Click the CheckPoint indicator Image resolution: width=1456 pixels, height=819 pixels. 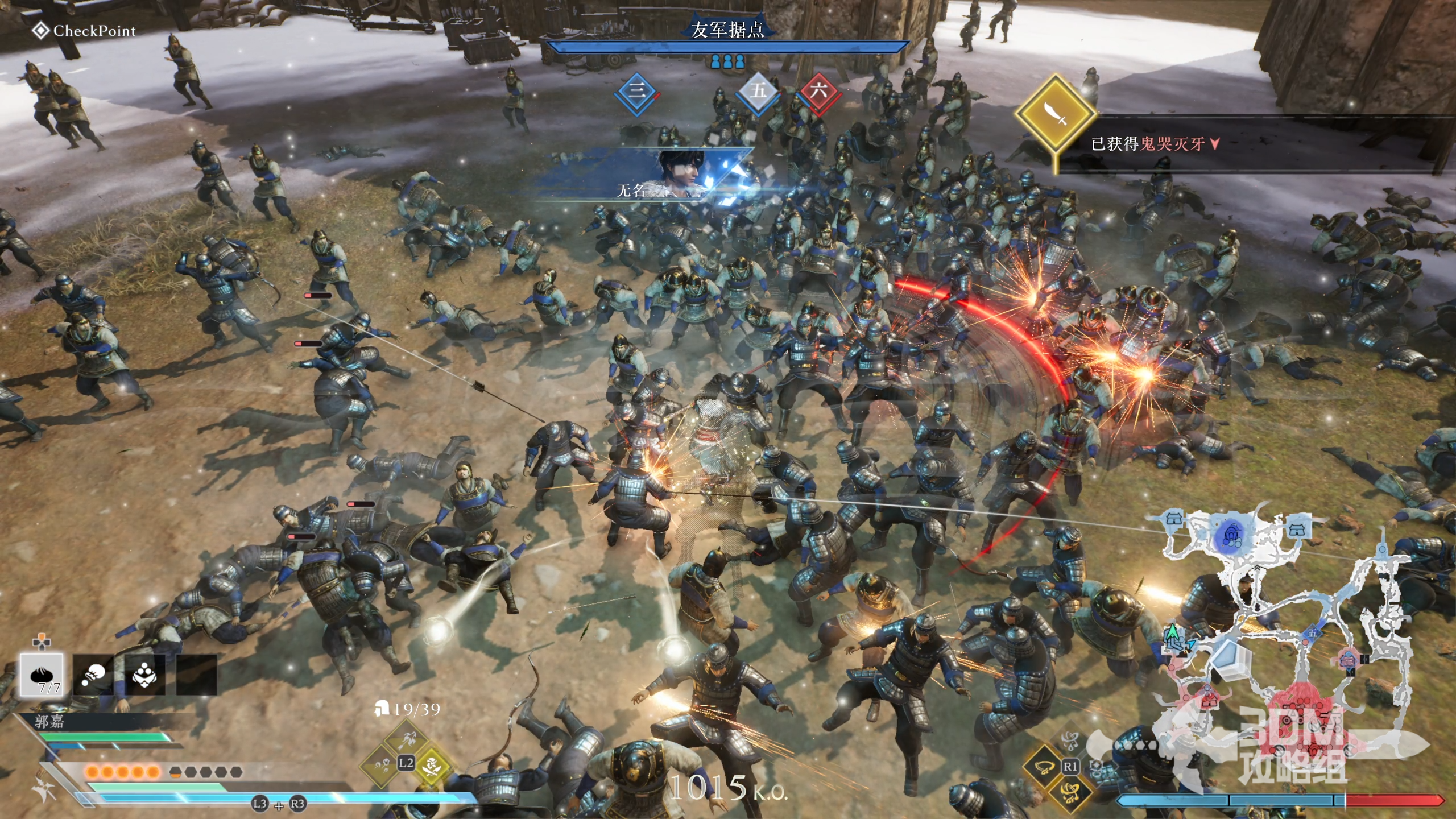(x=84, y=31)
